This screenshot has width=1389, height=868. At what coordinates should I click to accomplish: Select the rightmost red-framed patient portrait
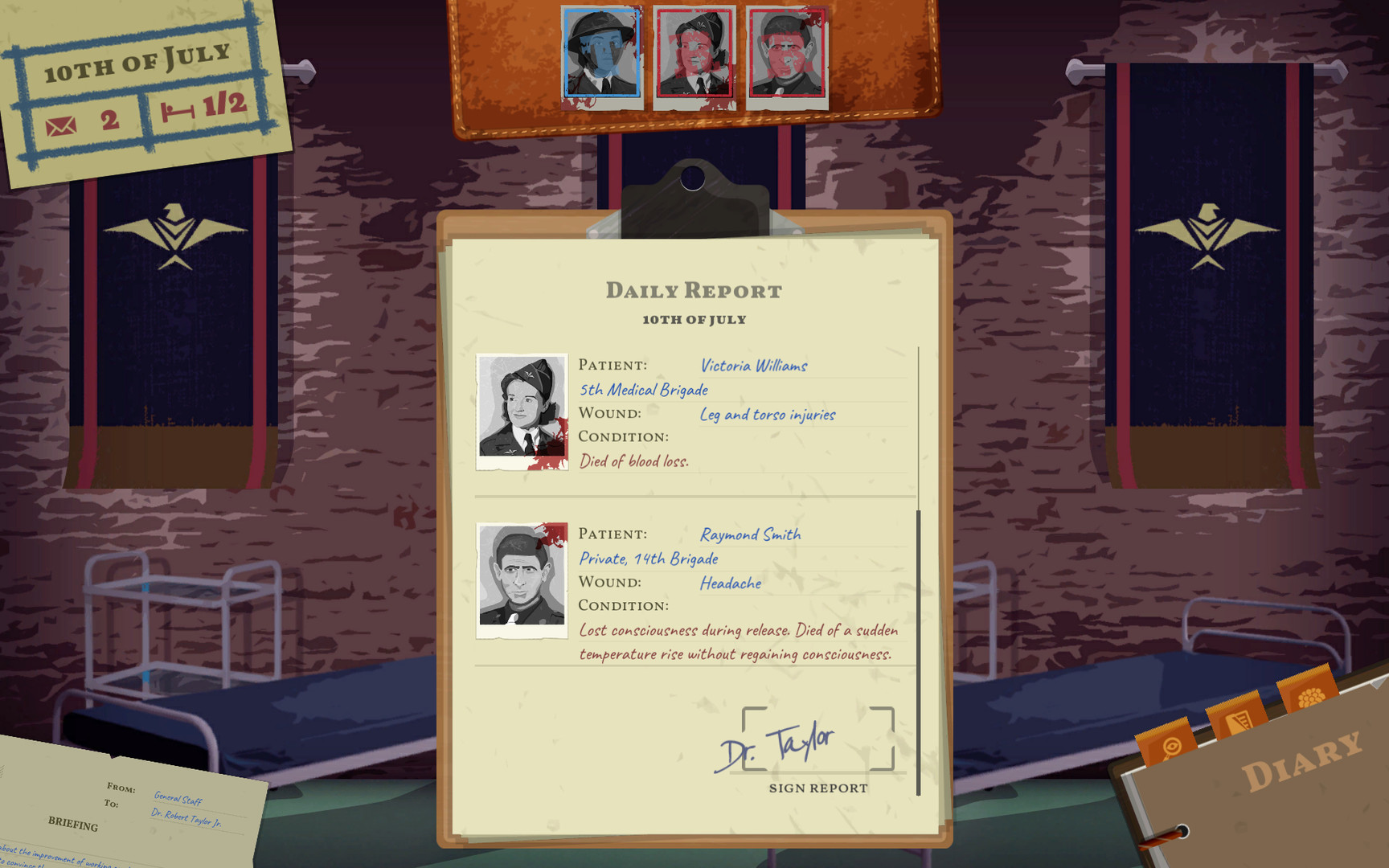[x=785, y=55]
